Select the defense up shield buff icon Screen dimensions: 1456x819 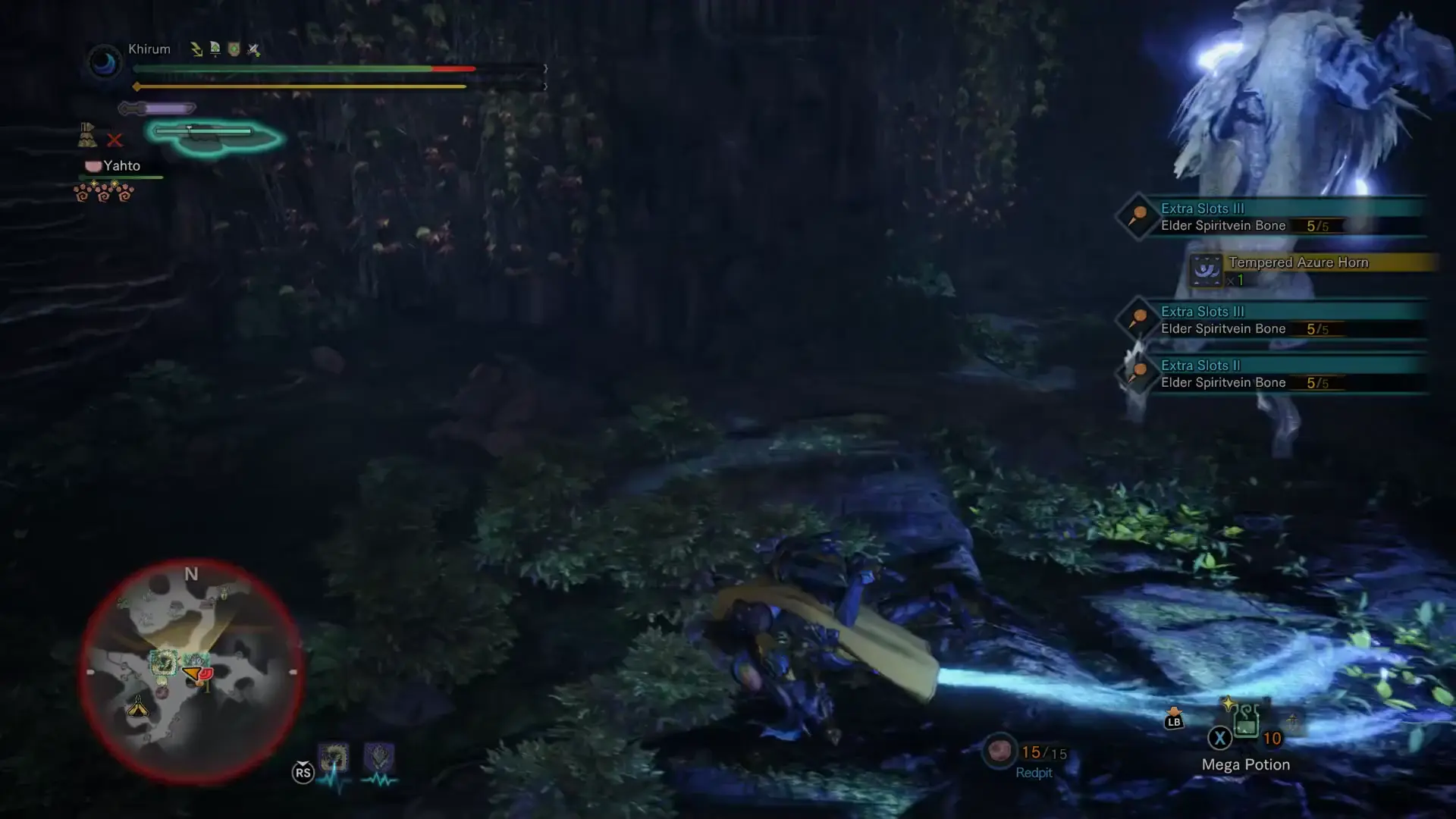click(x=233, y=50)
